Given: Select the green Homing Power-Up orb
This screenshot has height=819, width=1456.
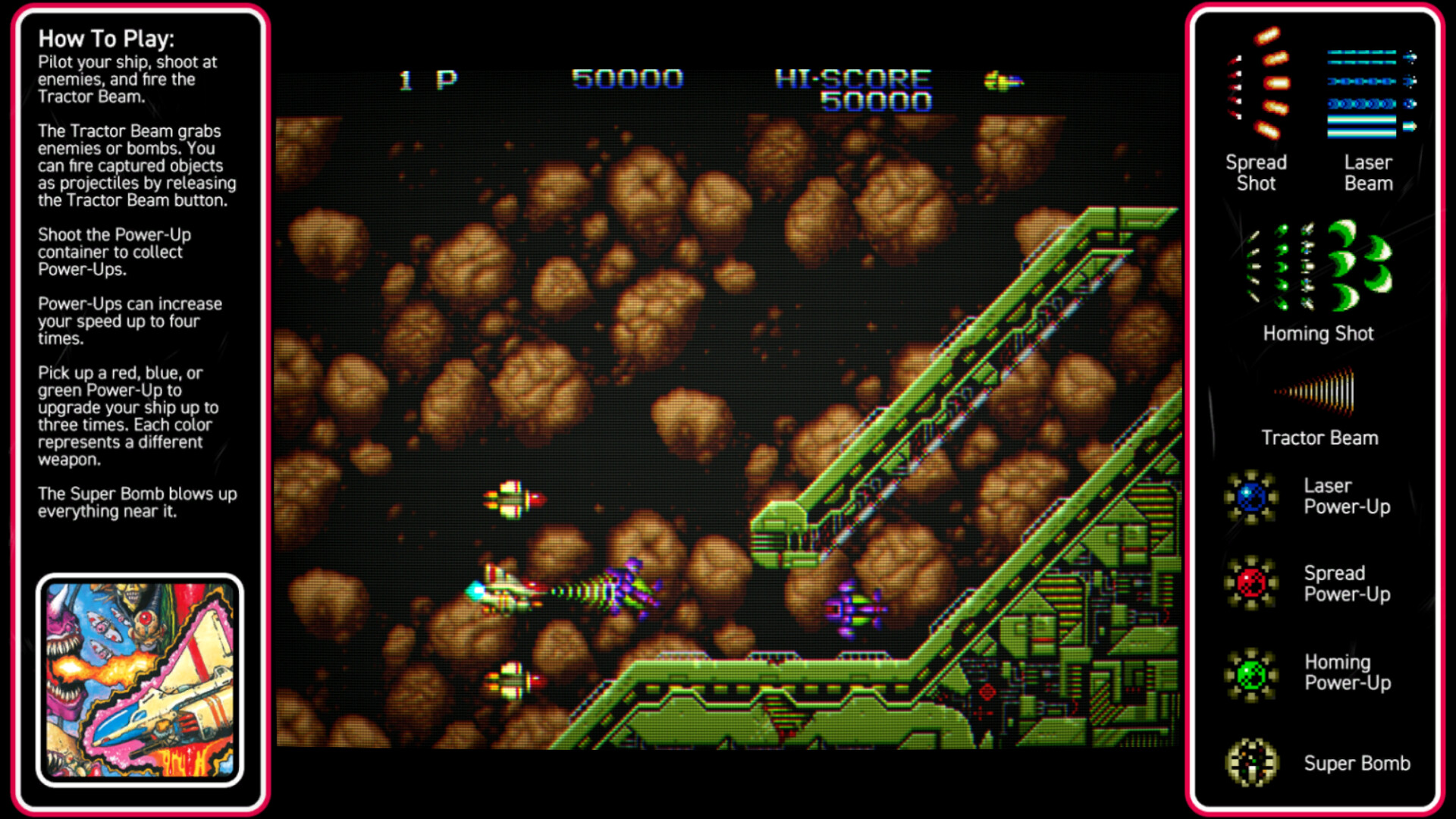Looking at the screenshot, I should (x=1251, y=673).
